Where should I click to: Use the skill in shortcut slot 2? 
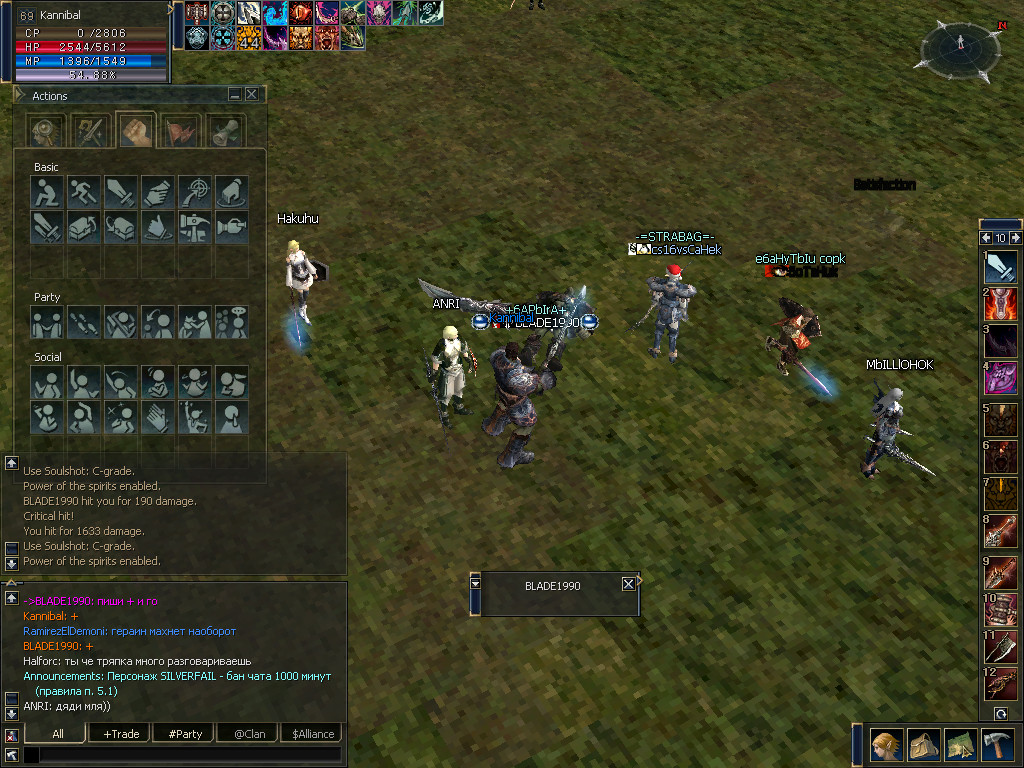pyautogui.click(x=1001, y=304)
